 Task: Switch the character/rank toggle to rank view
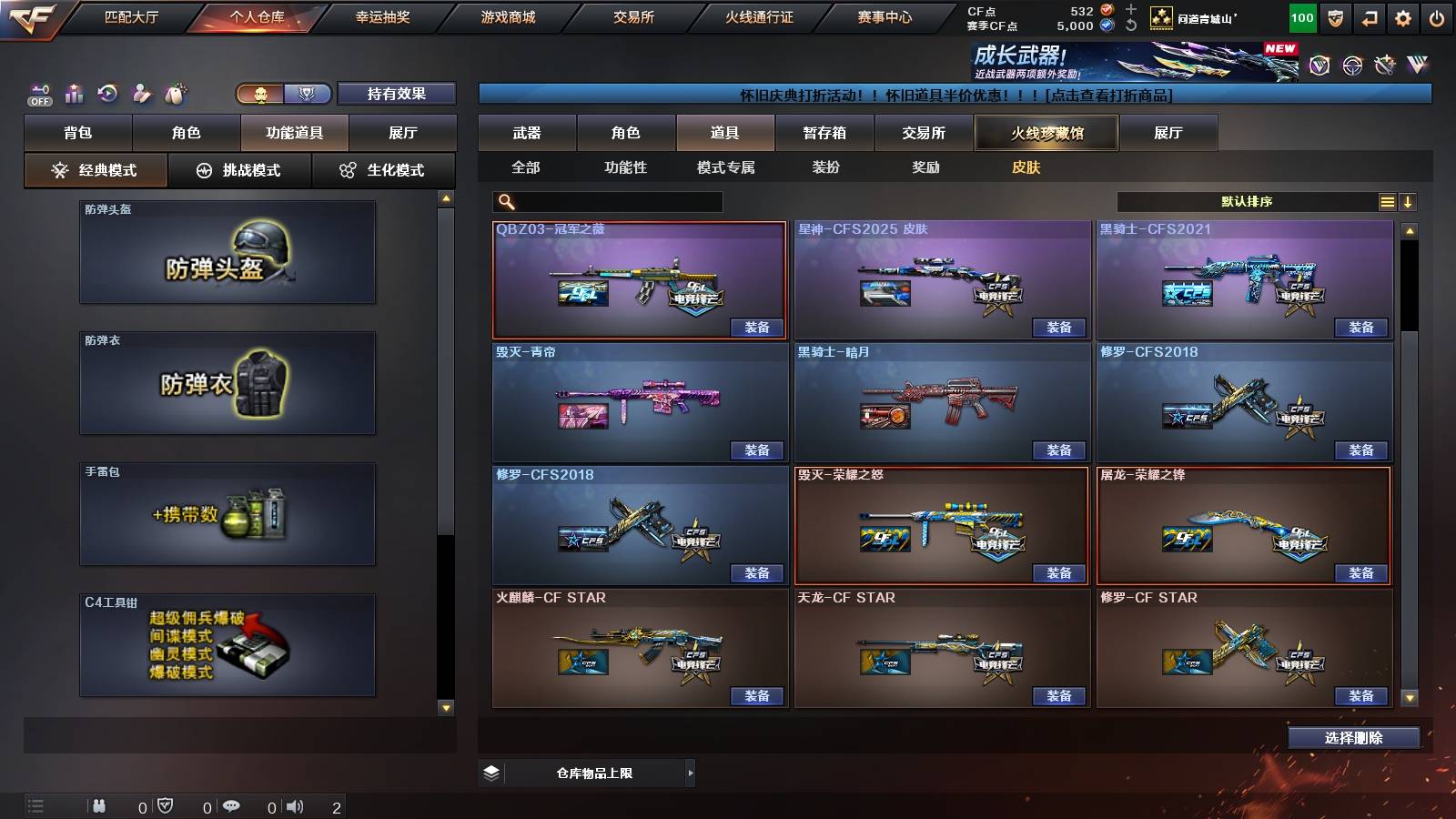click(307, 94)
